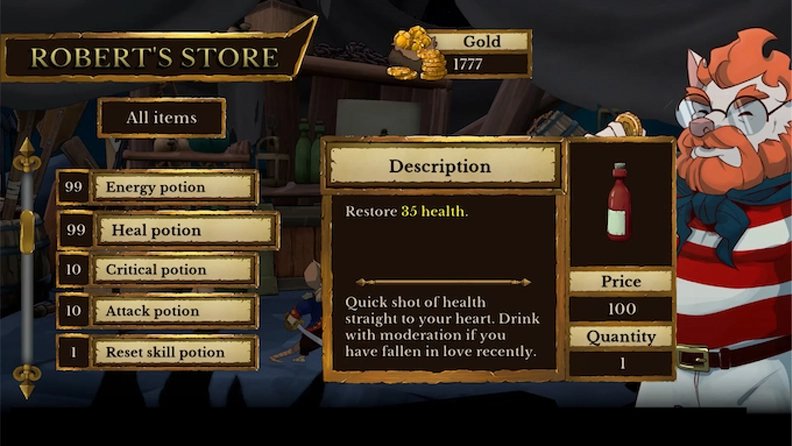Image resolution: width=792 pixels, height=446 pixels.
Task: Click the purchase quantity value field
Action: click(x=621, y=362)
